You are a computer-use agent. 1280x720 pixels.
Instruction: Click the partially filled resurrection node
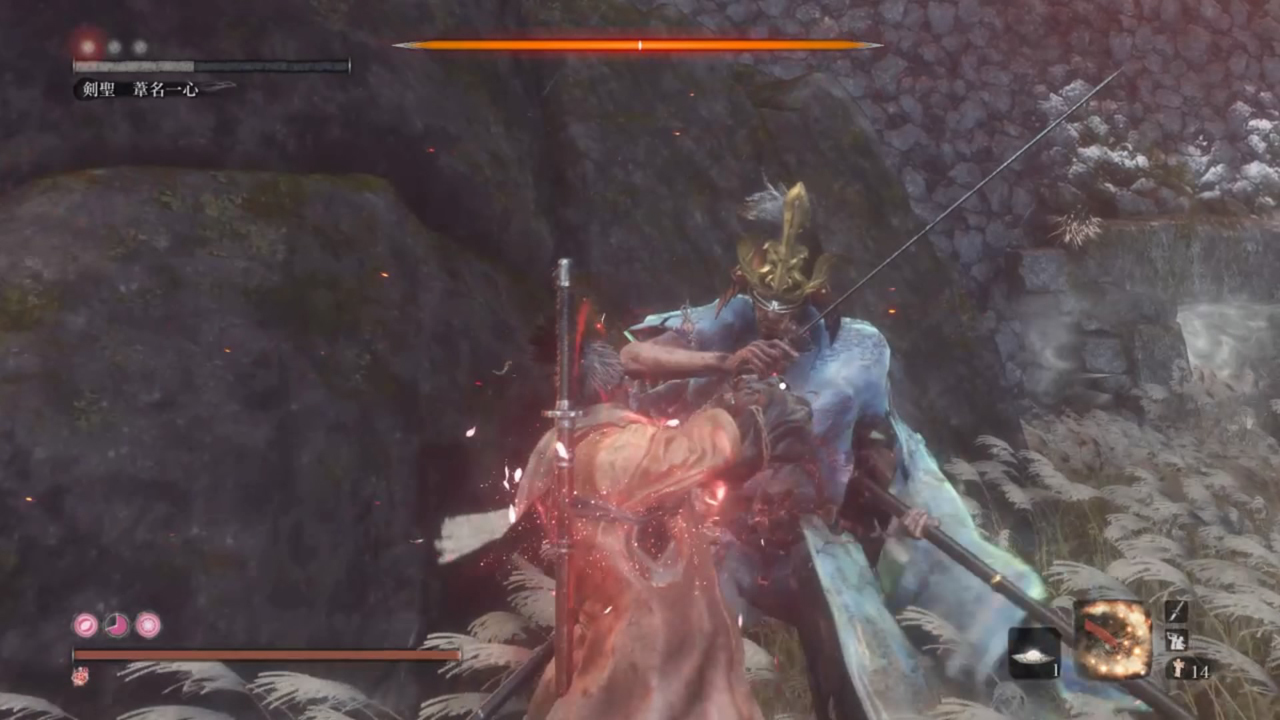click(x=117, y=626)
